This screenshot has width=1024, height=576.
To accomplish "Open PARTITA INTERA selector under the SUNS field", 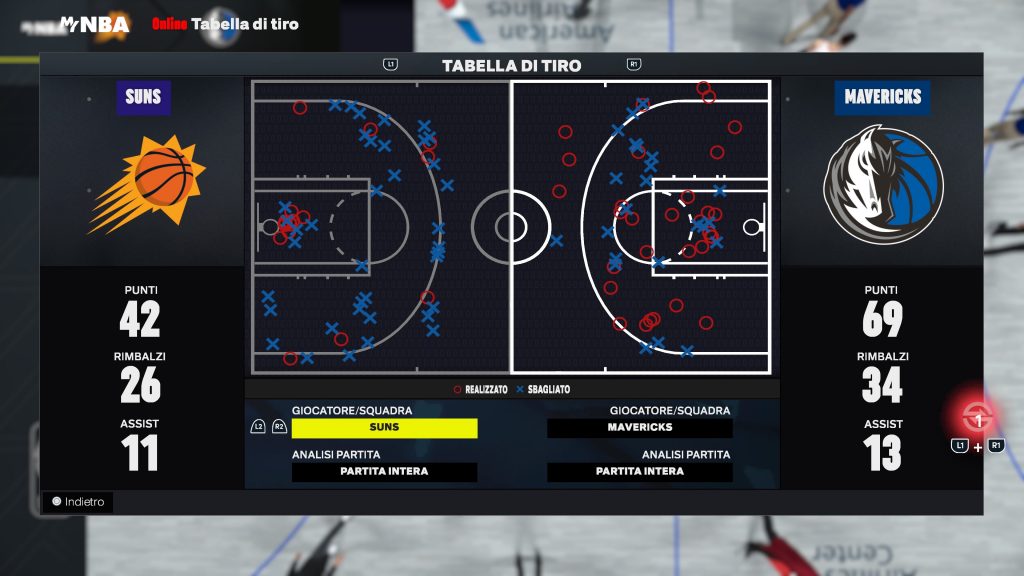I will [384, 472].
